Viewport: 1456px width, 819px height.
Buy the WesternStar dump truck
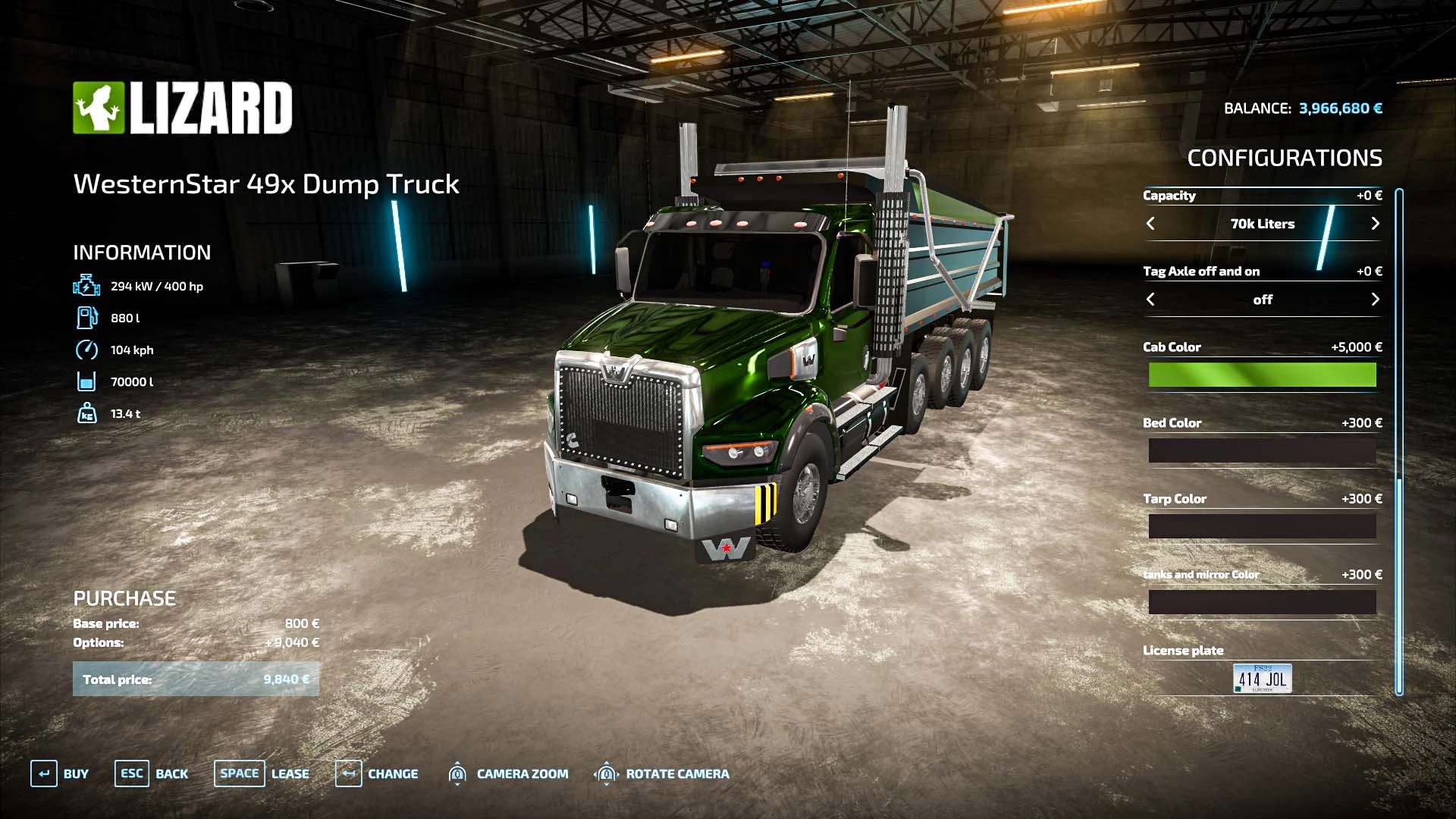tap(60, 773)
